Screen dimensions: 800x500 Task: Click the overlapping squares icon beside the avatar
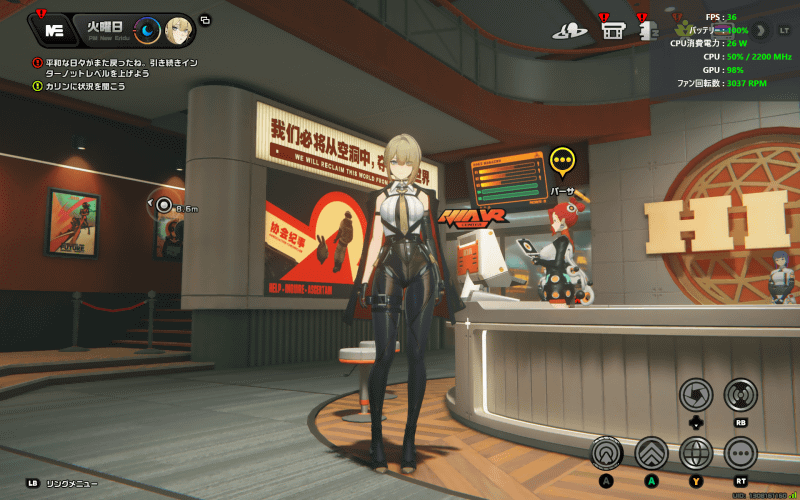click(205, 19)
